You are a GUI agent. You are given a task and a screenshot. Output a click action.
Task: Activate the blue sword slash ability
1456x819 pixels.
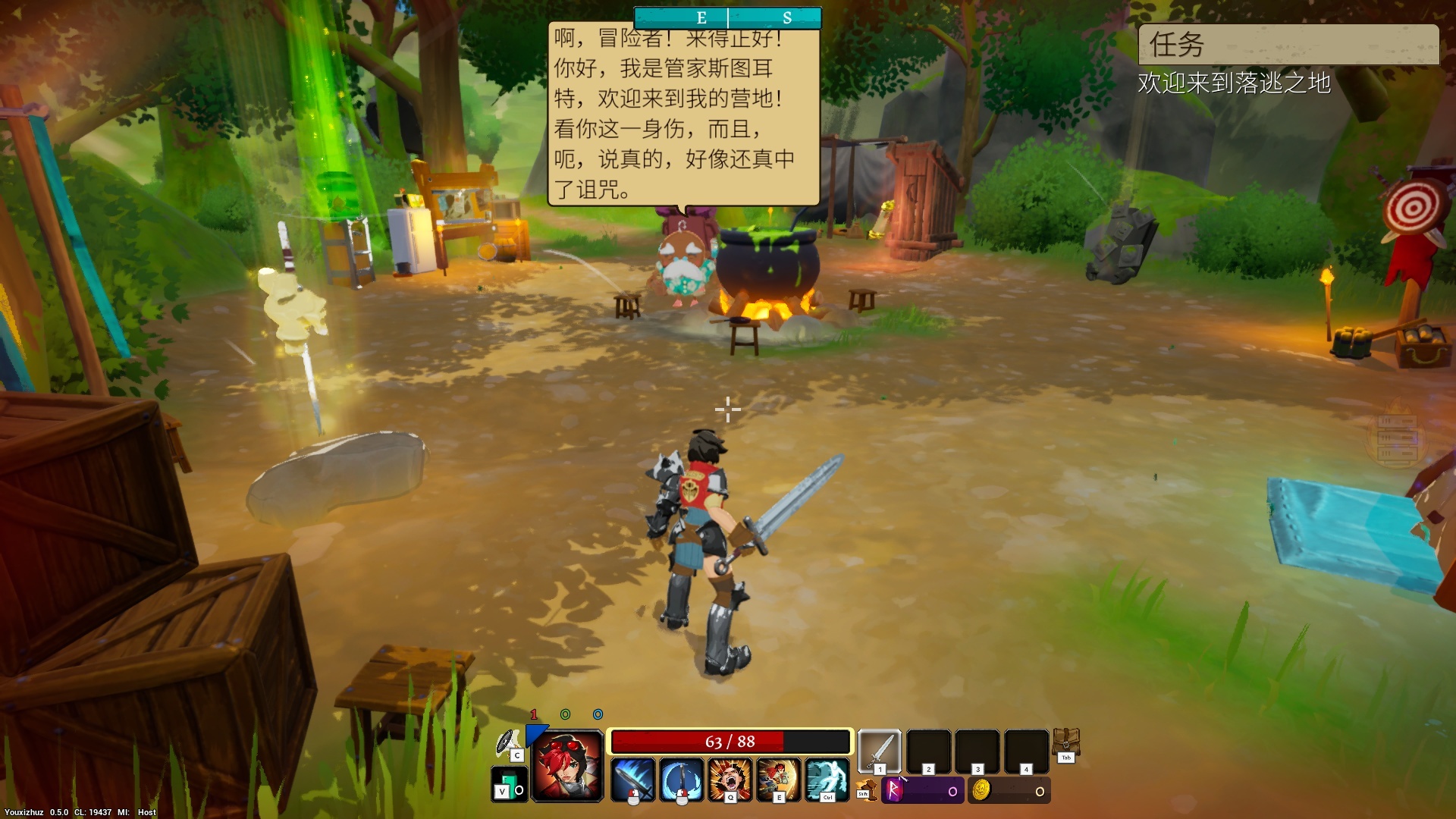pyautogui.click(x=632, y=780)
